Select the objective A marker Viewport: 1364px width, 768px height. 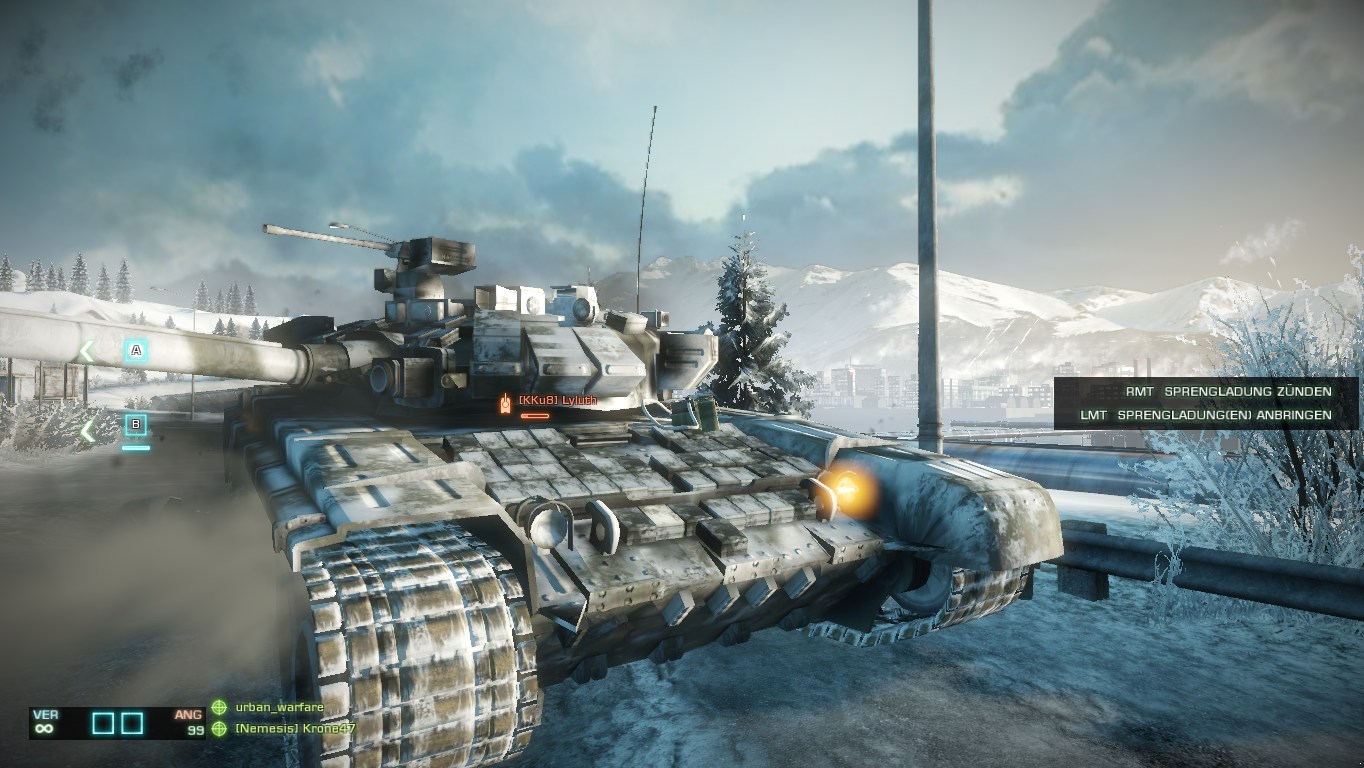point(136,351)
